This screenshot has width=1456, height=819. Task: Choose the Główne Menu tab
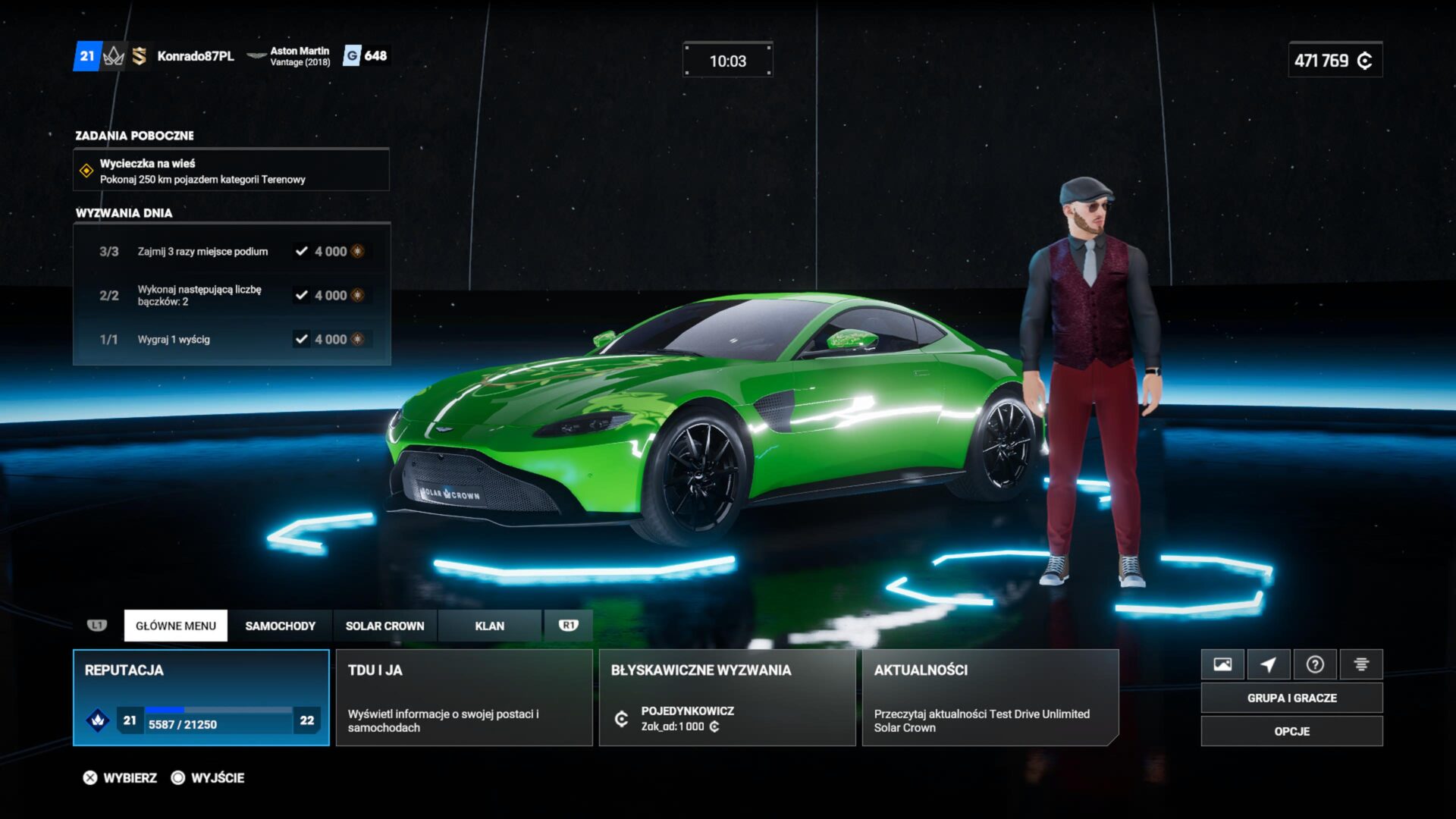click(175, 626)
